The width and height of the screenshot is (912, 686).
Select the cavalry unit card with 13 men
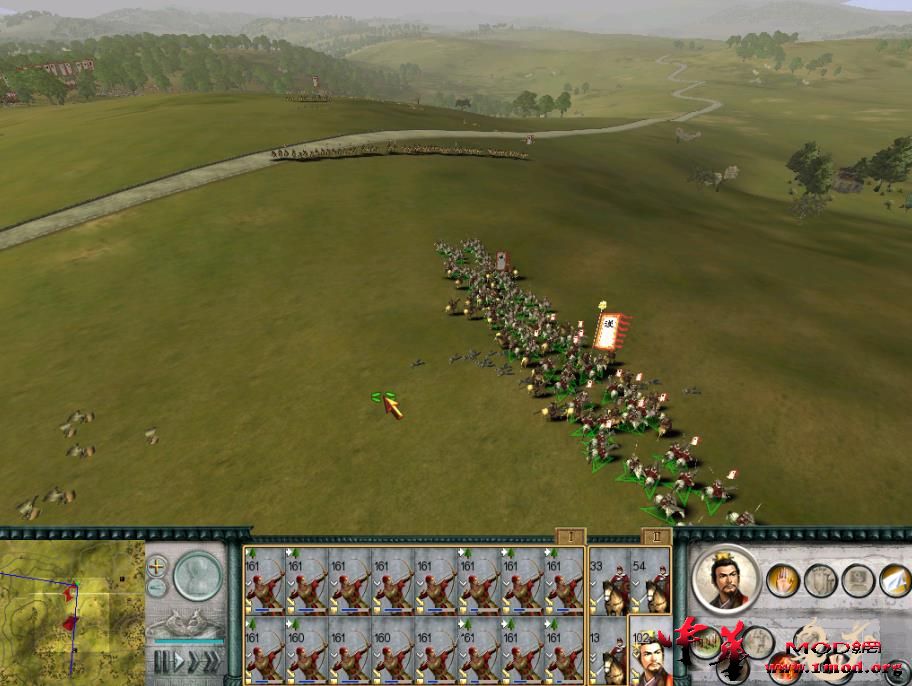click(x=608, y=648)
